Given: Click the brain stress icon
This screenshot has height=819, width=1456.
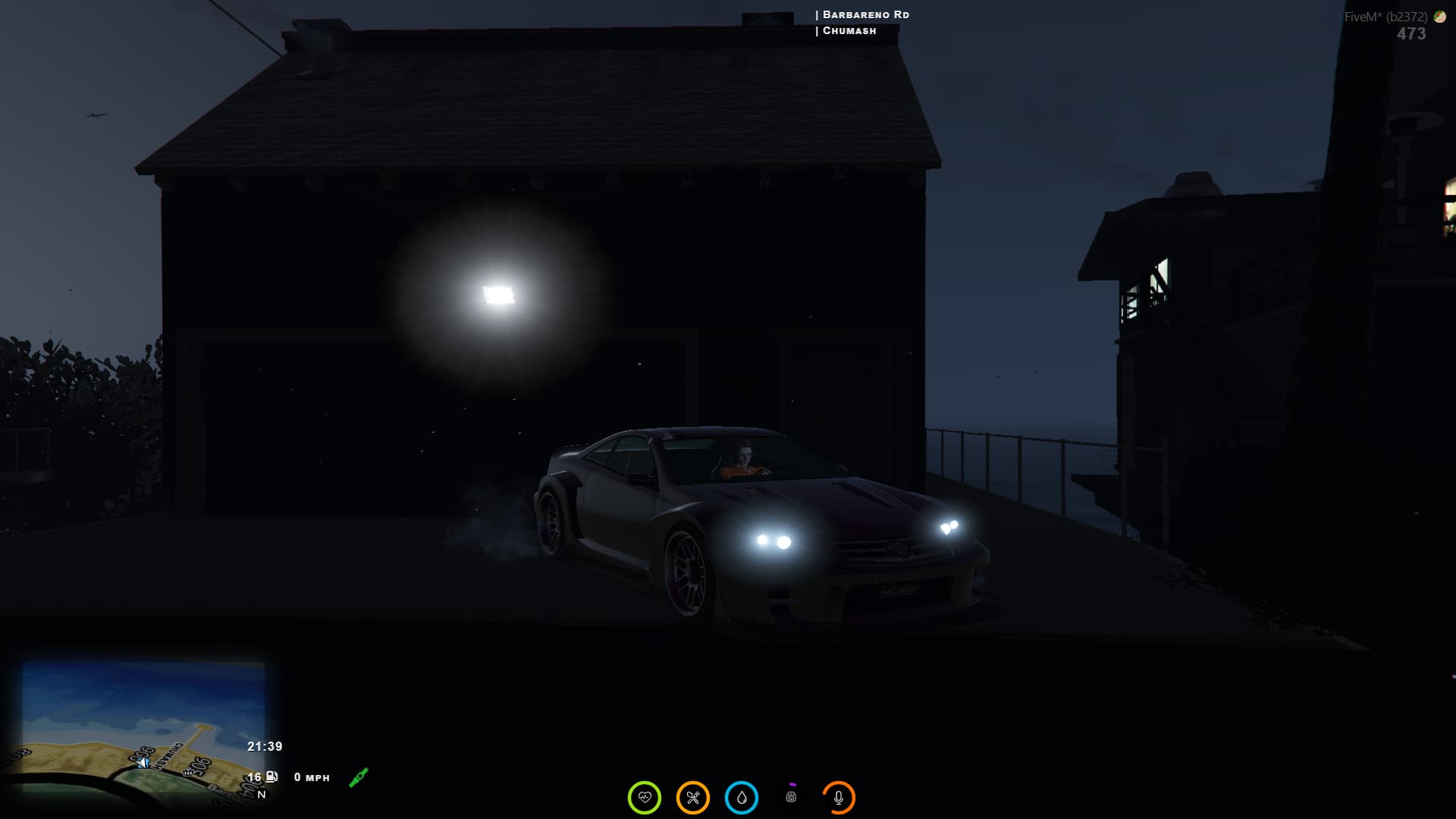Looking at the screenshot, I should (791, 797).
